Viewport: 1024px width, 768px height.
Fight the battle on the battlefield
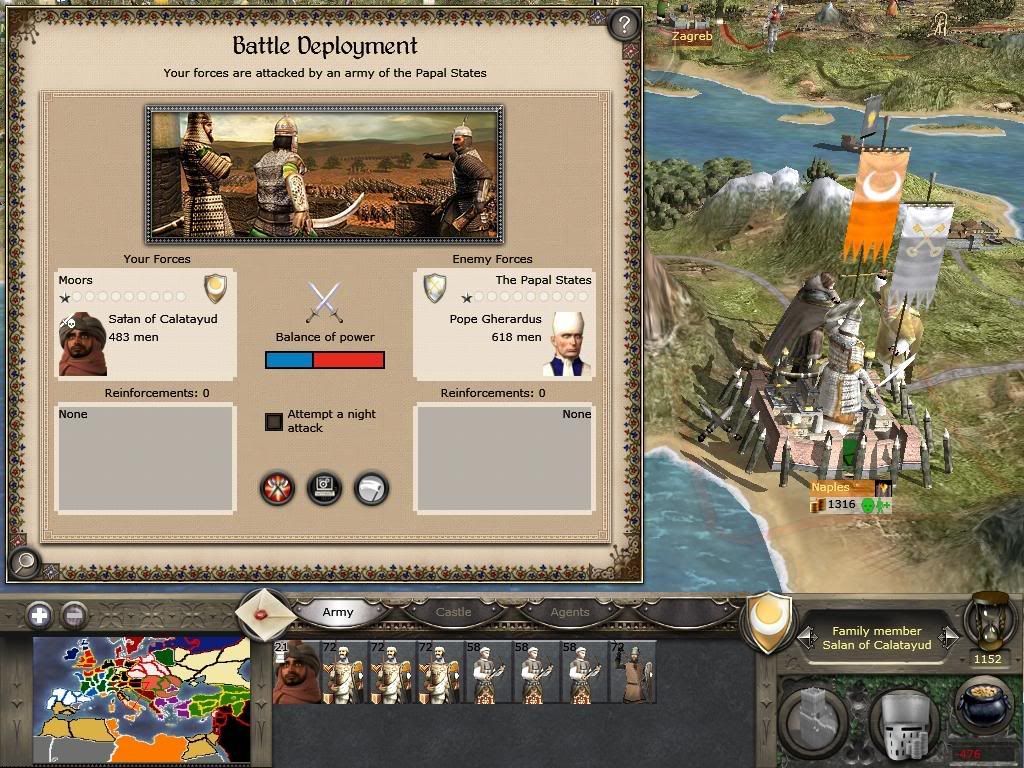point(277,489)
